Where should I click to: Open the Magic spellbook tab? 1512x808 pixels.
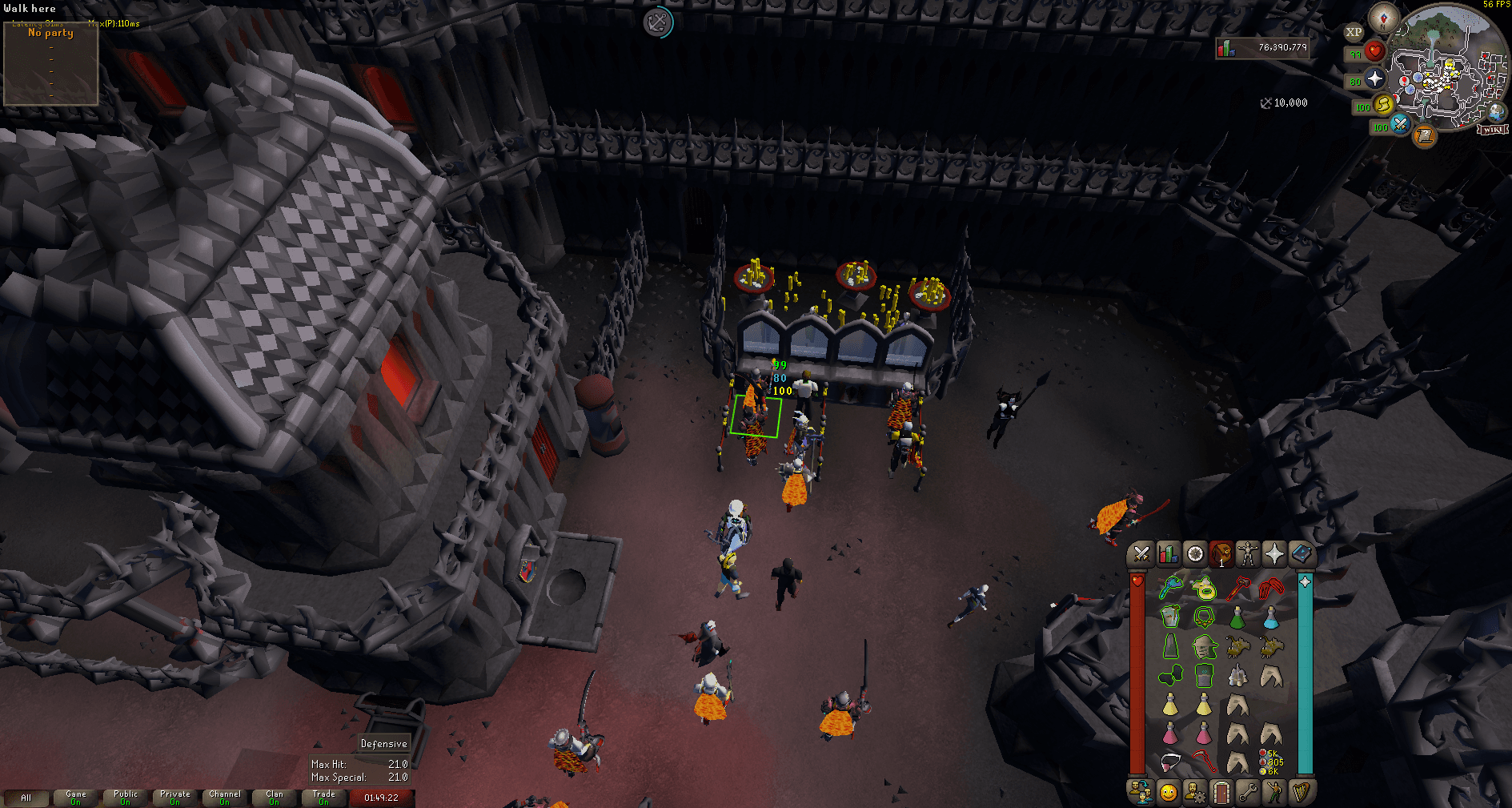(x=1301, y=552)
